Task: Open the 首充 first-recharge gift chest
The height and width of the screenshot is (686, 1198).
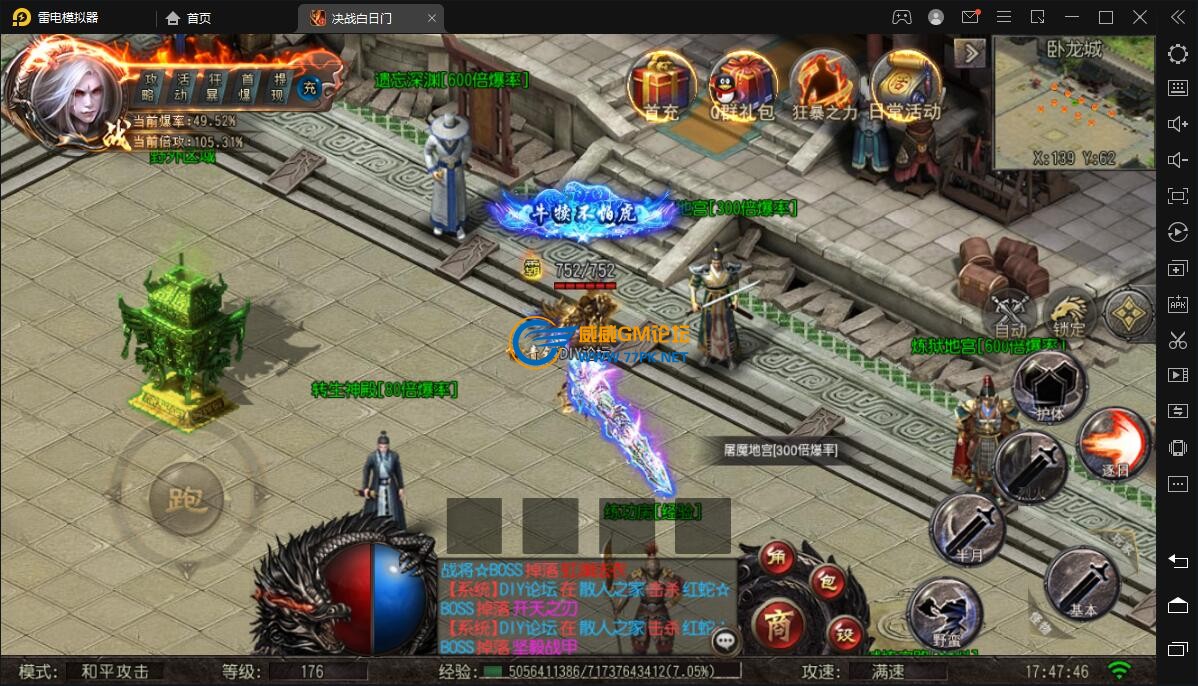Action: [660, 83]
